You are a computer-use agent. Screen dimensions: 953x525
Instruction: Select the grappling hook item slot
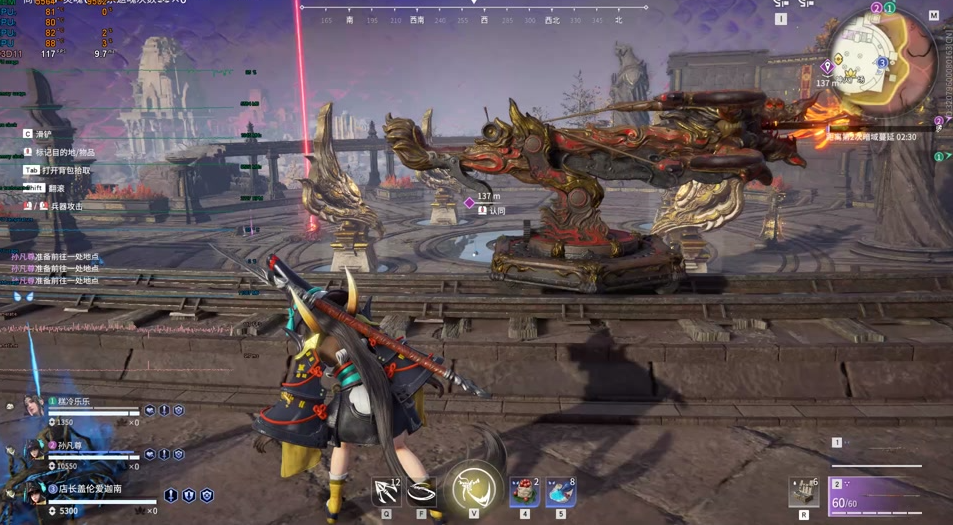coord(386,491)
